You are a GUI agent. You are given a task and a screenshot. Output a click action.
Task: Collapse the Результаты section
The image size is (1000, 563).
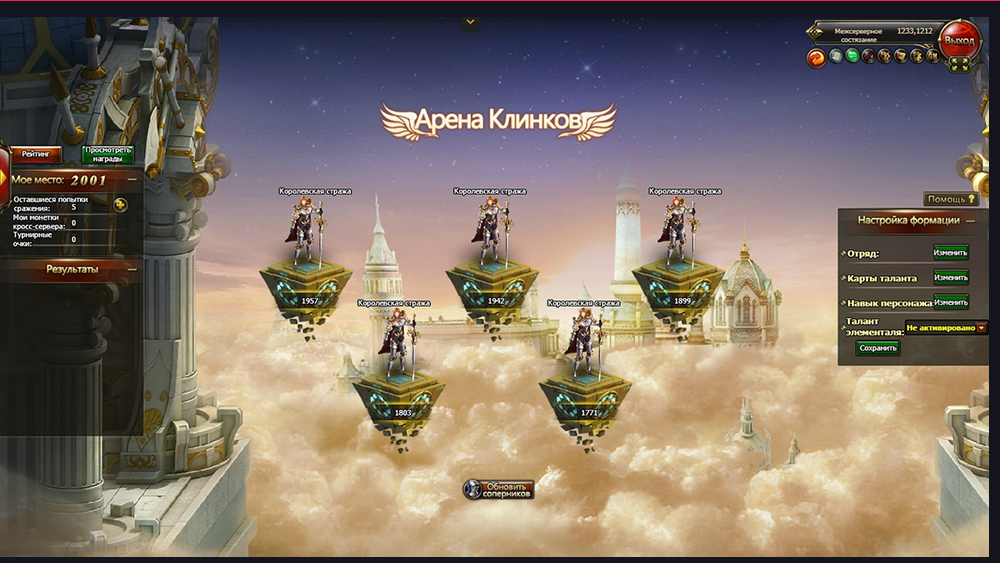[132, 269]
